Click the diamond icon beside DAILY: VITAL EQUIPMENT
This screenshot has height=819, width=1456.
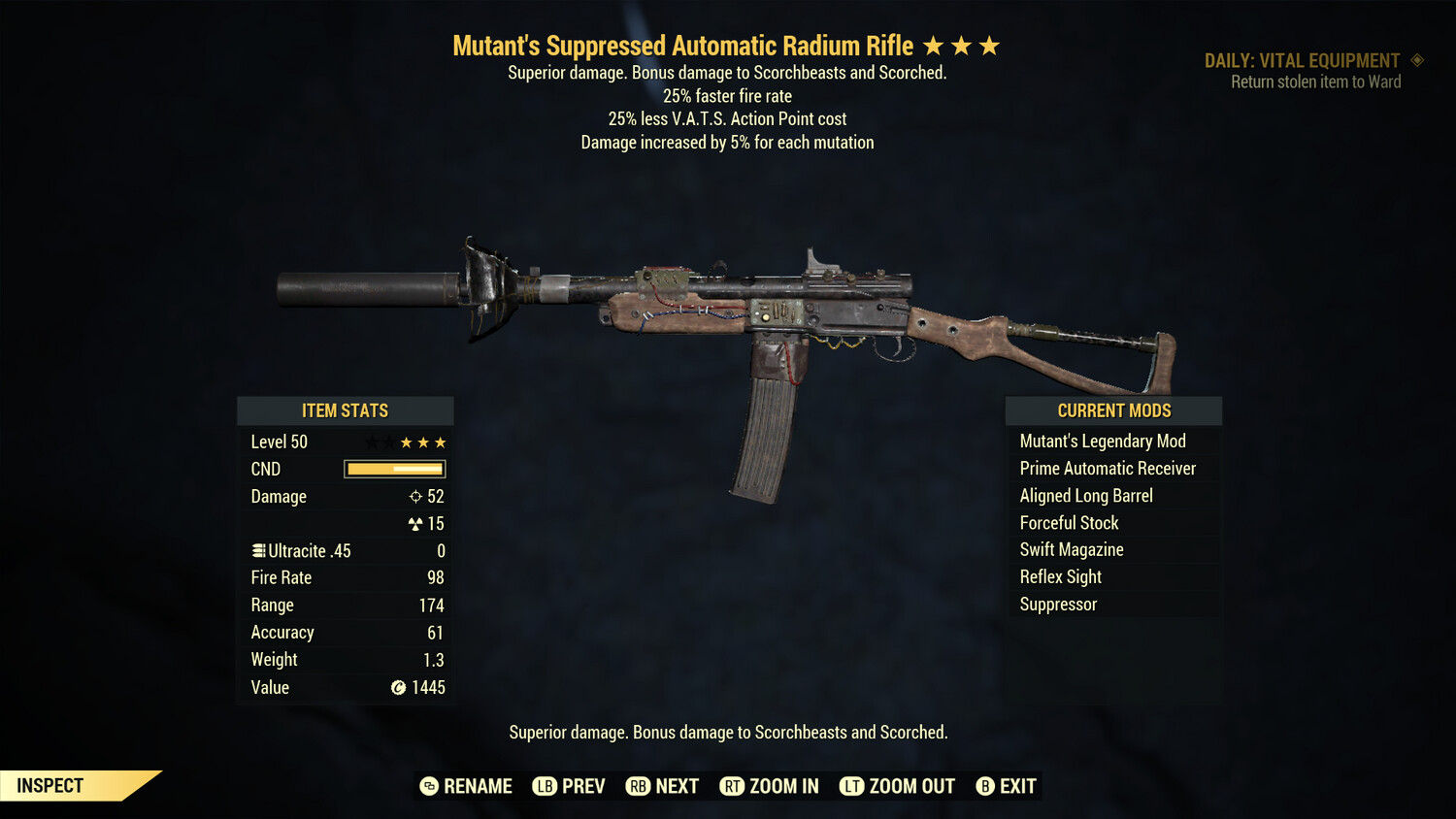[1415, 60]
